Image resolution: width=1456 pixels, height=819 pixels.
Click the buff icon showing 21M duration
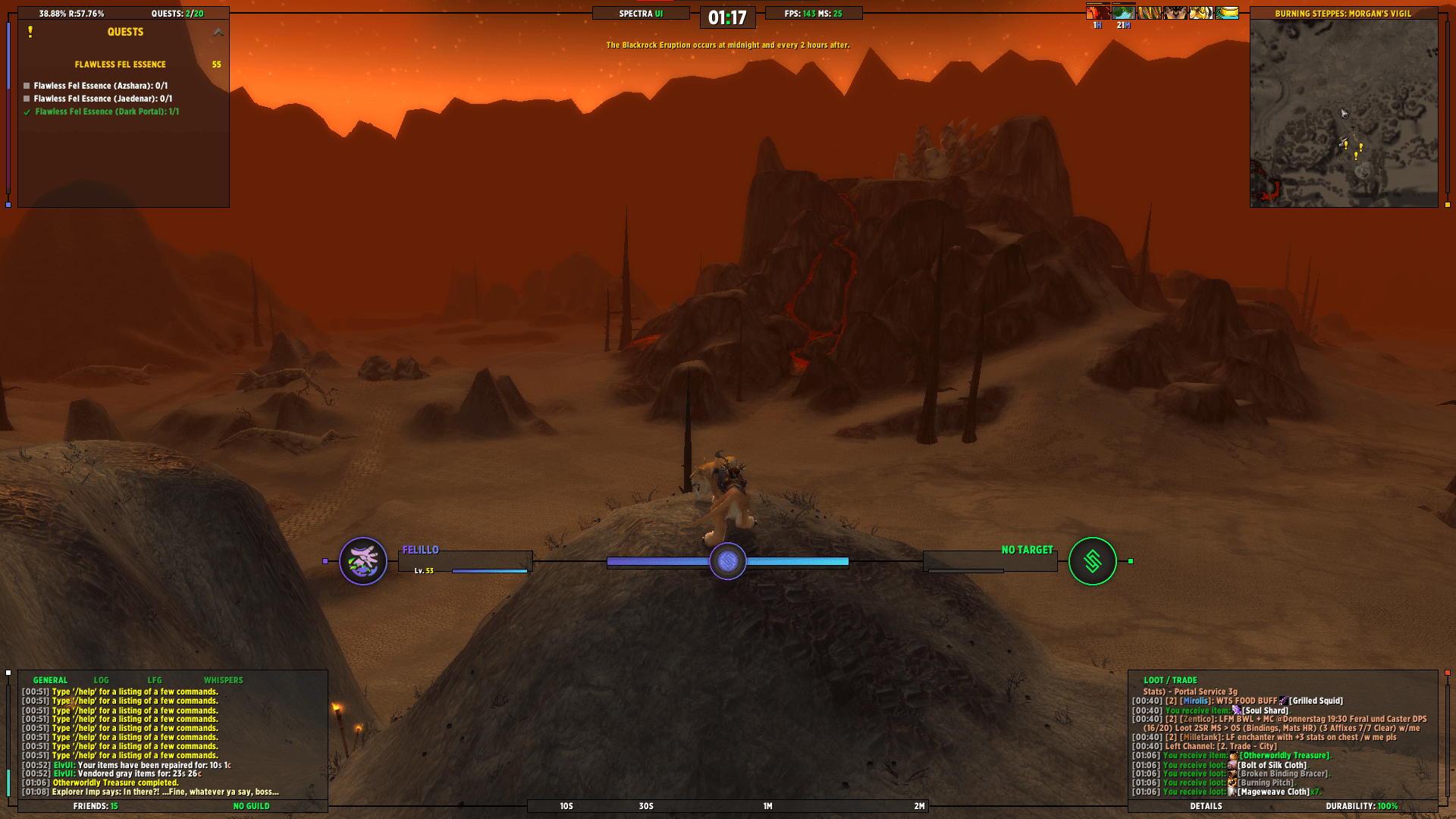tap(1123, 13)
